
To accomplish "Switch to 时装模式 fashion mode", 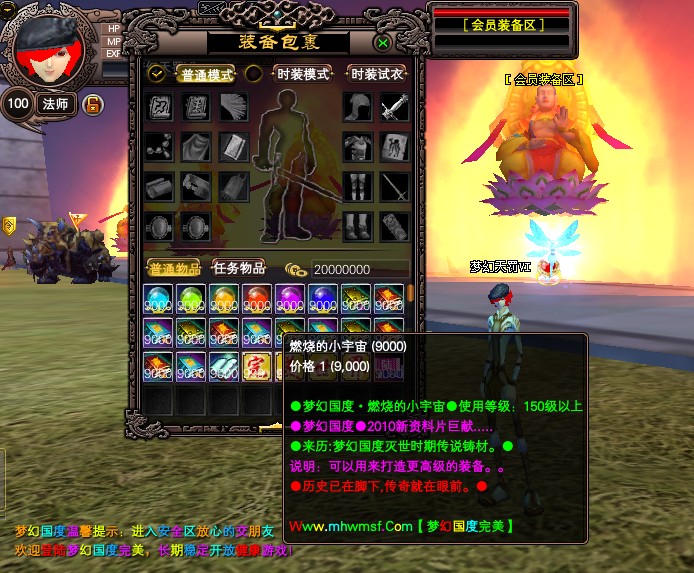I will click(x=302, y=74).
